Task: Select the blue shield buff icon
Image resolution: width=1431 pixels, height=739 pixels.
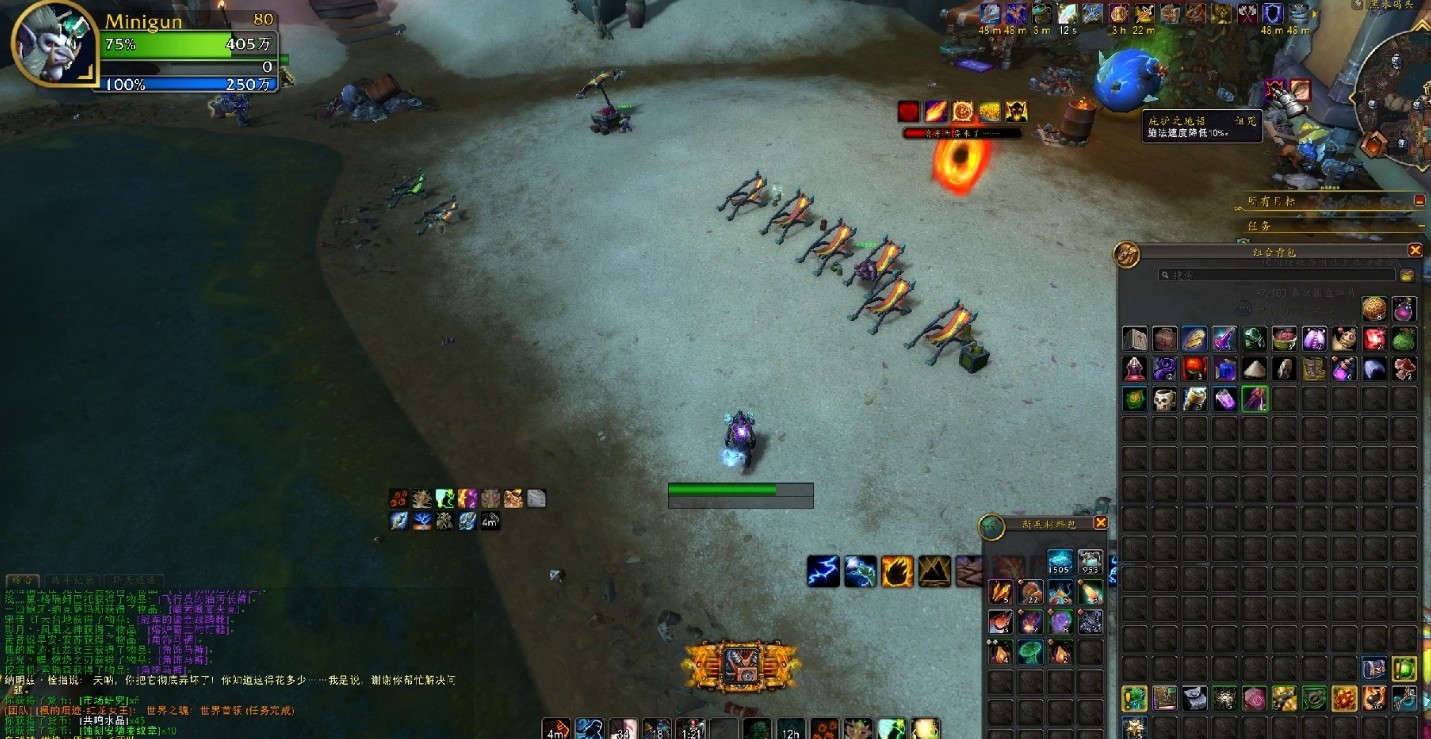Action: 1273,14
